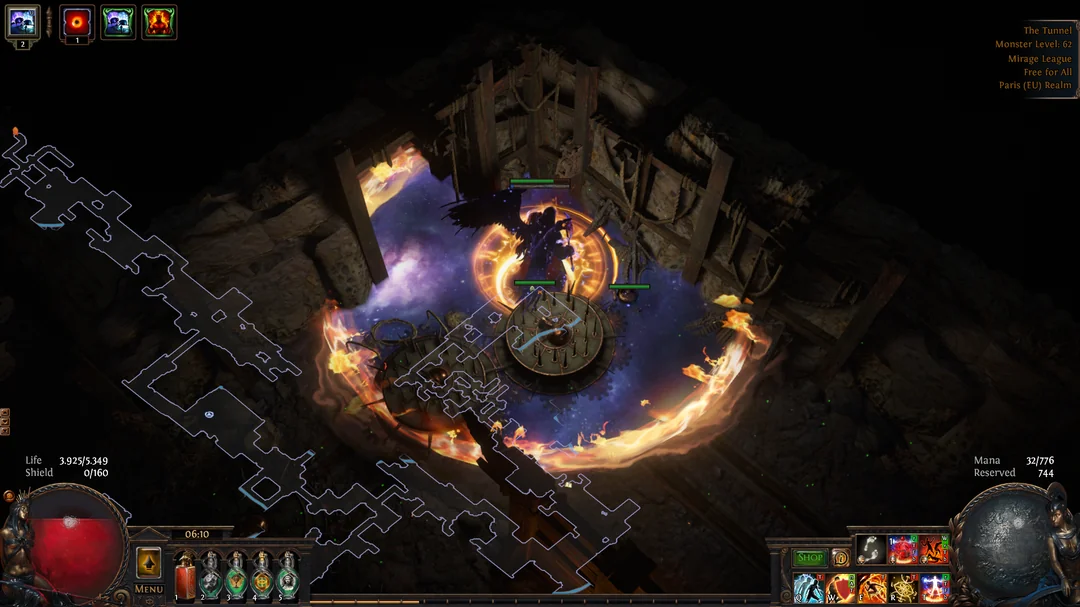This screenshot has width=1080, height=607.
Task: Activate the golden sigil skill on R
Action: pyautogui.click(x=903, y=587)
